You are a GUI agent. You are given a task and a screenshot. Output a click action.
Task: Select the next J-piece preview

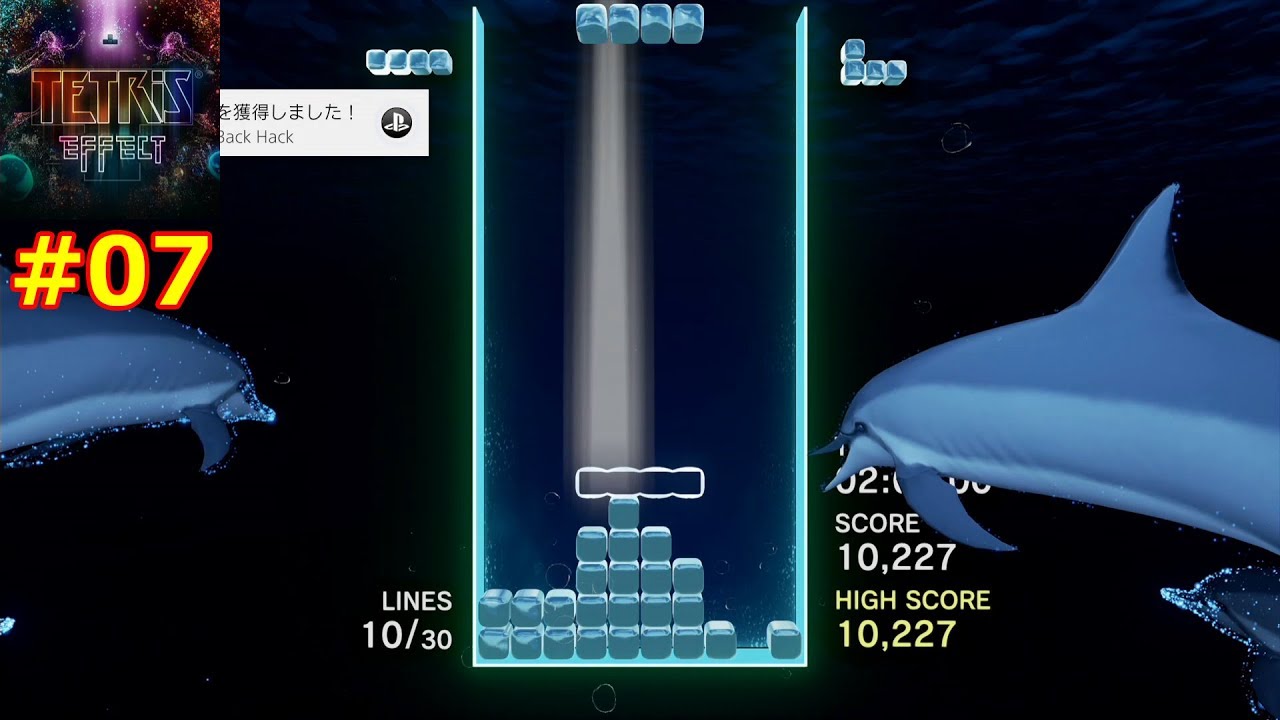(x=872, y=64)
